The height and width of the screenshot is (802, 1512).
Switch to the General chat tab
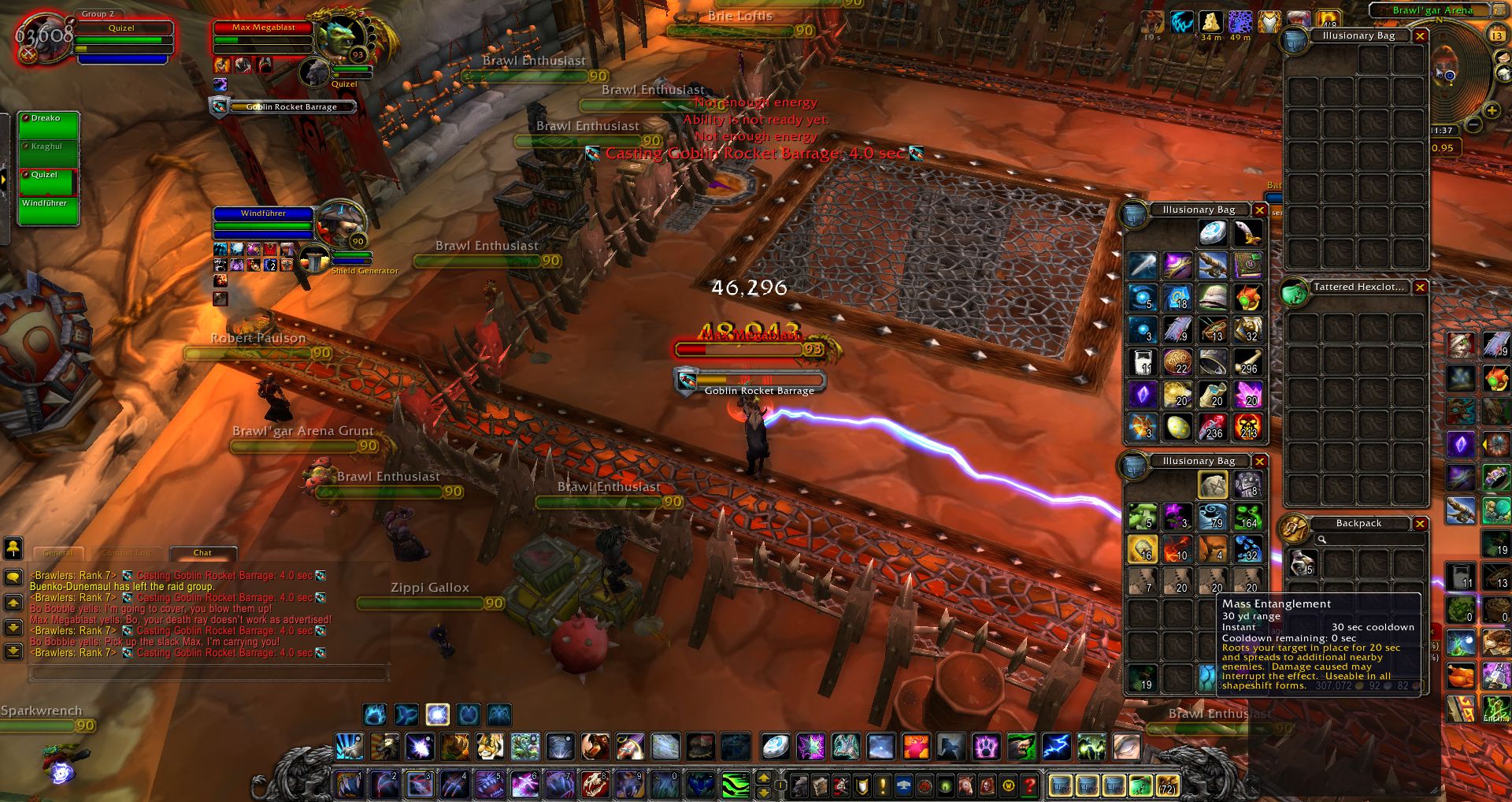pyautogui.click(x=58, y=553)
